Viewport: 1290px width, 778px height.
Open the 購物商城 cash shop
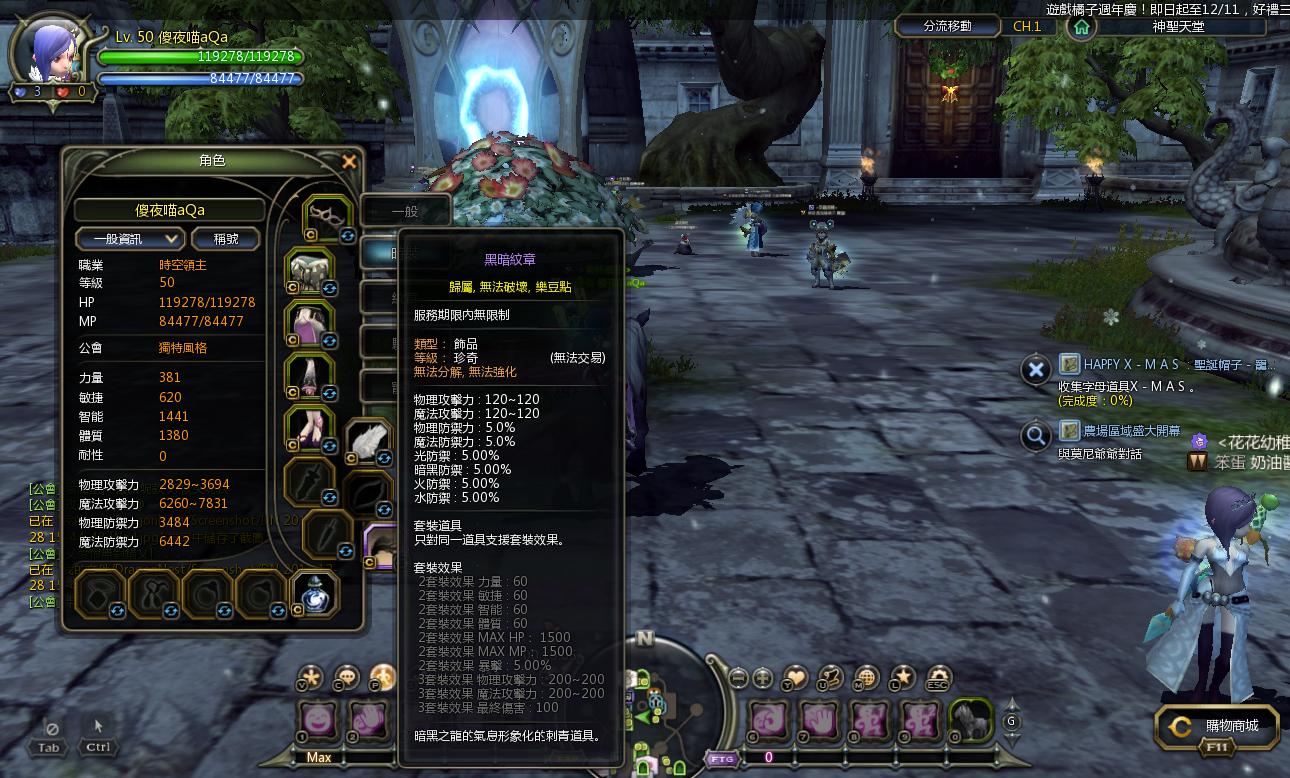[1216, 727]
